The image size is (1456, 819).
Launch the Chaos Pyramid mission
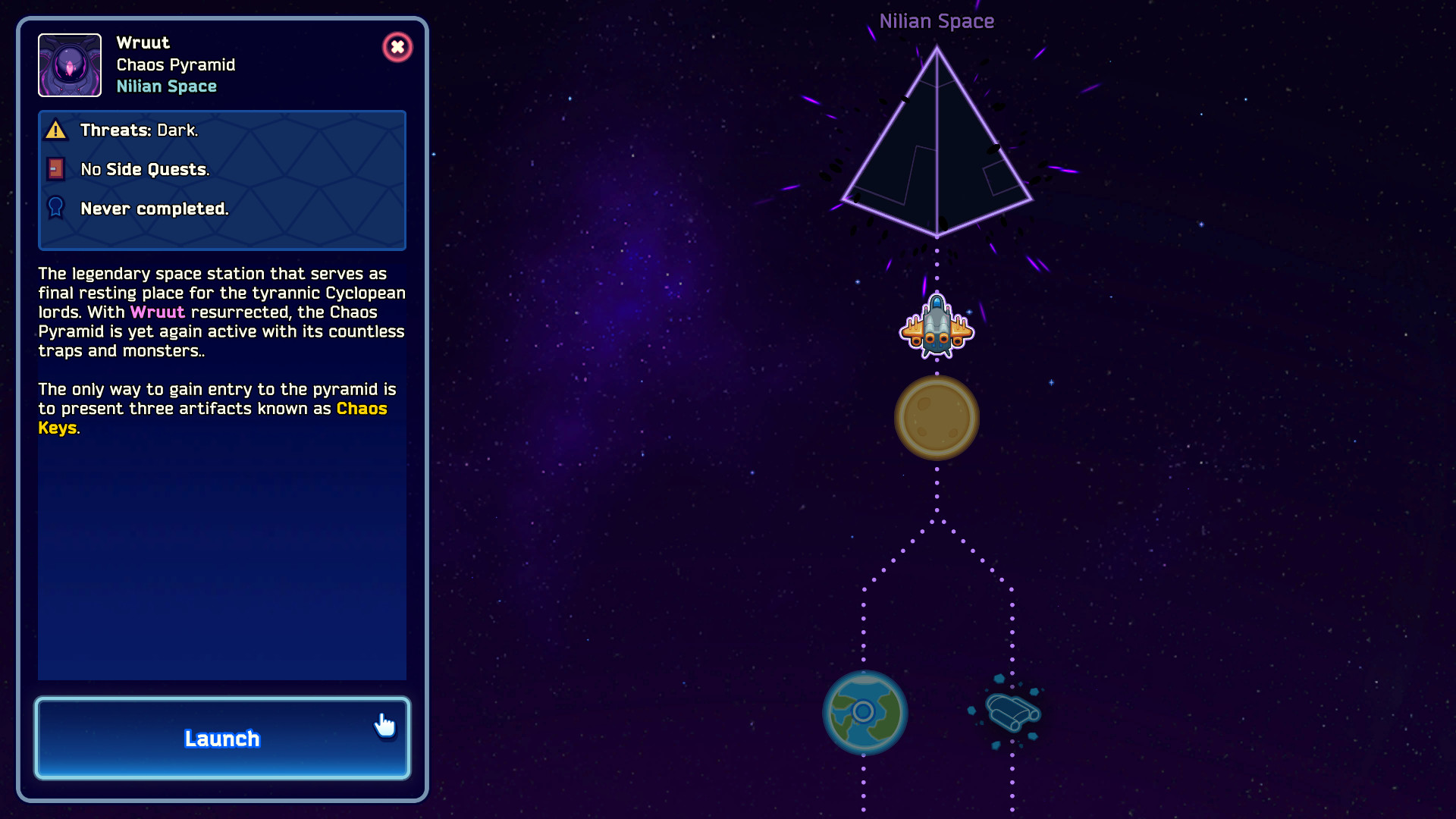[x=222, y=738]
